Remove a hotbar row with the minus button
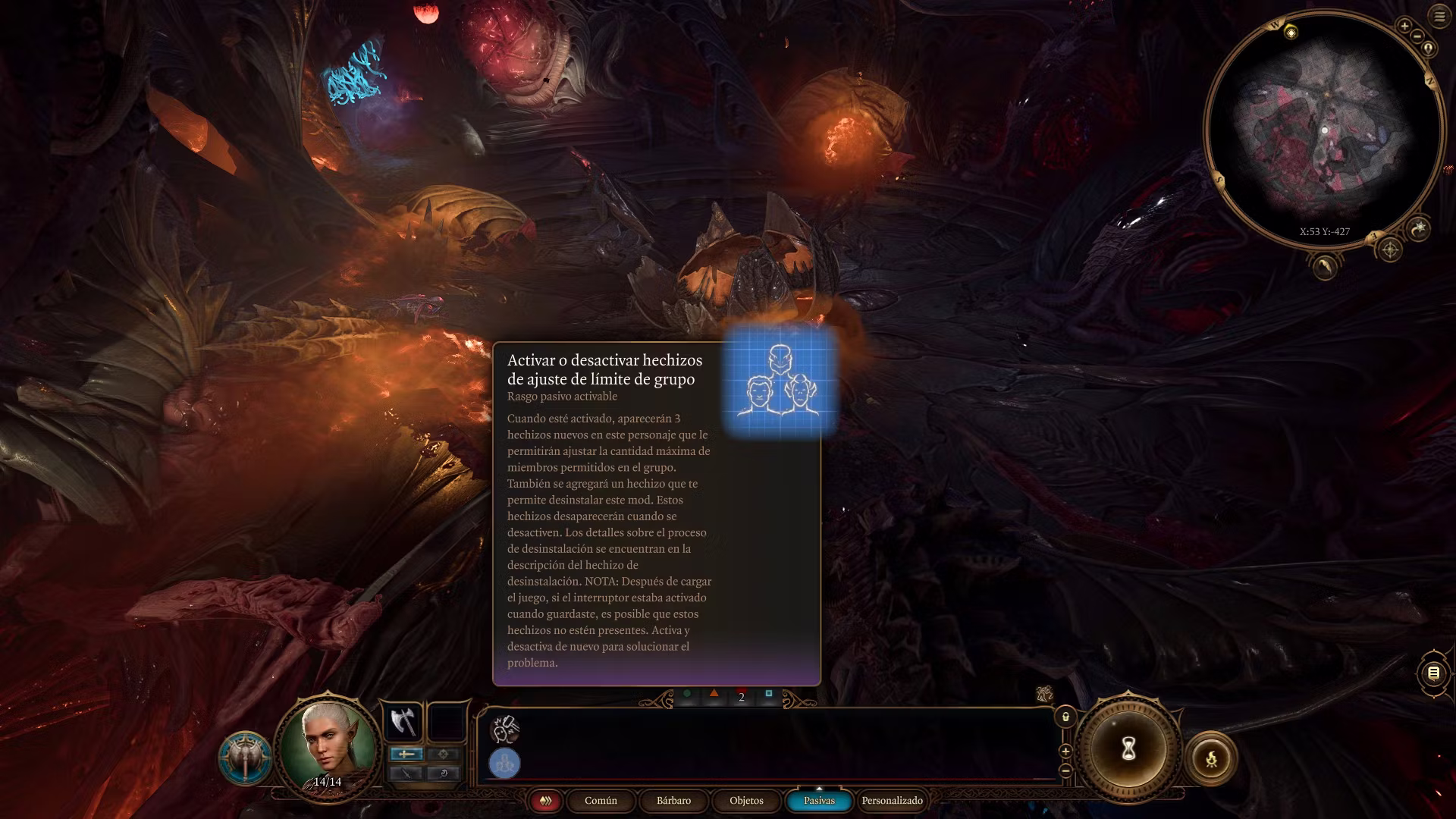This screenshot has height=819, width=1456. point(1065,770)
